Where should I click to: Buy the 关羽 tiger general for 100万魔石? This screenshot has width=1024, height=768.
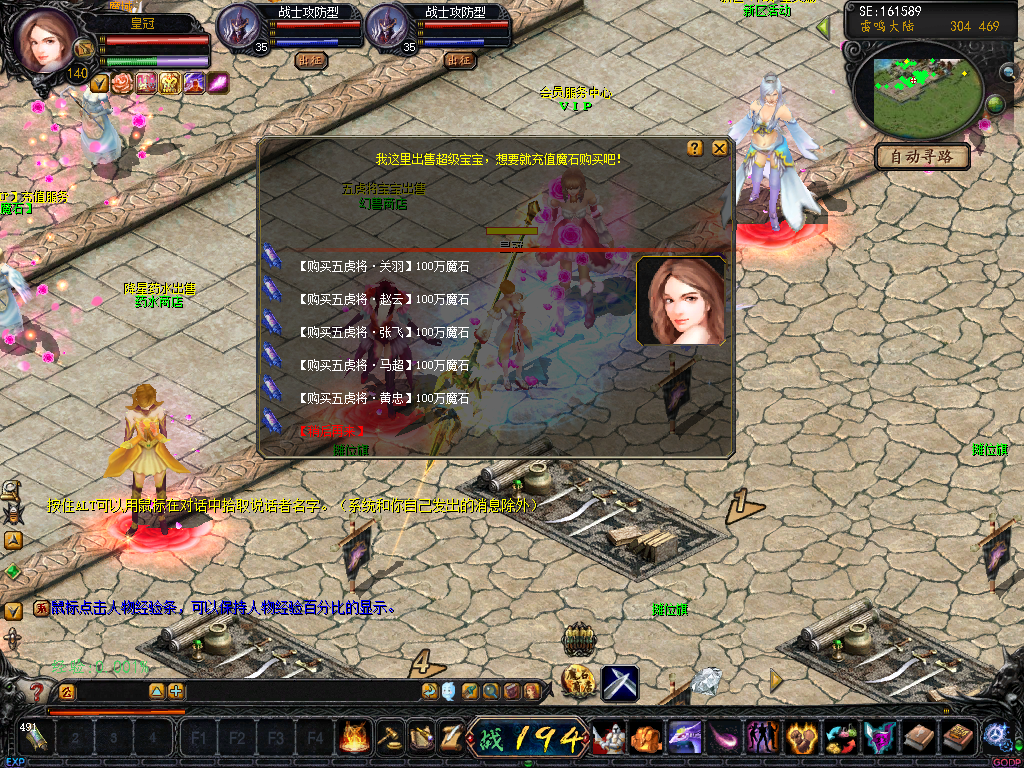pyautogui.click(x=383, y=267)
